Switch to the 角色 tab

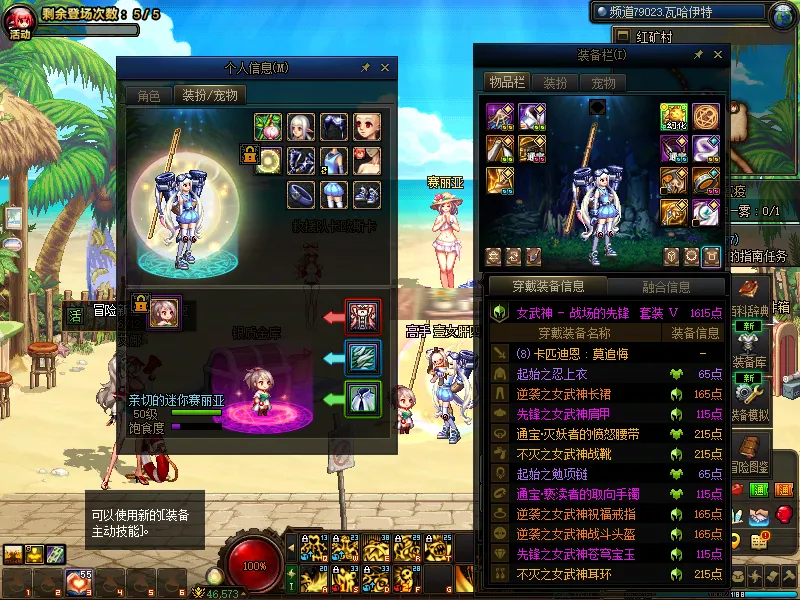pyautogui.click(x=149, y=96)
